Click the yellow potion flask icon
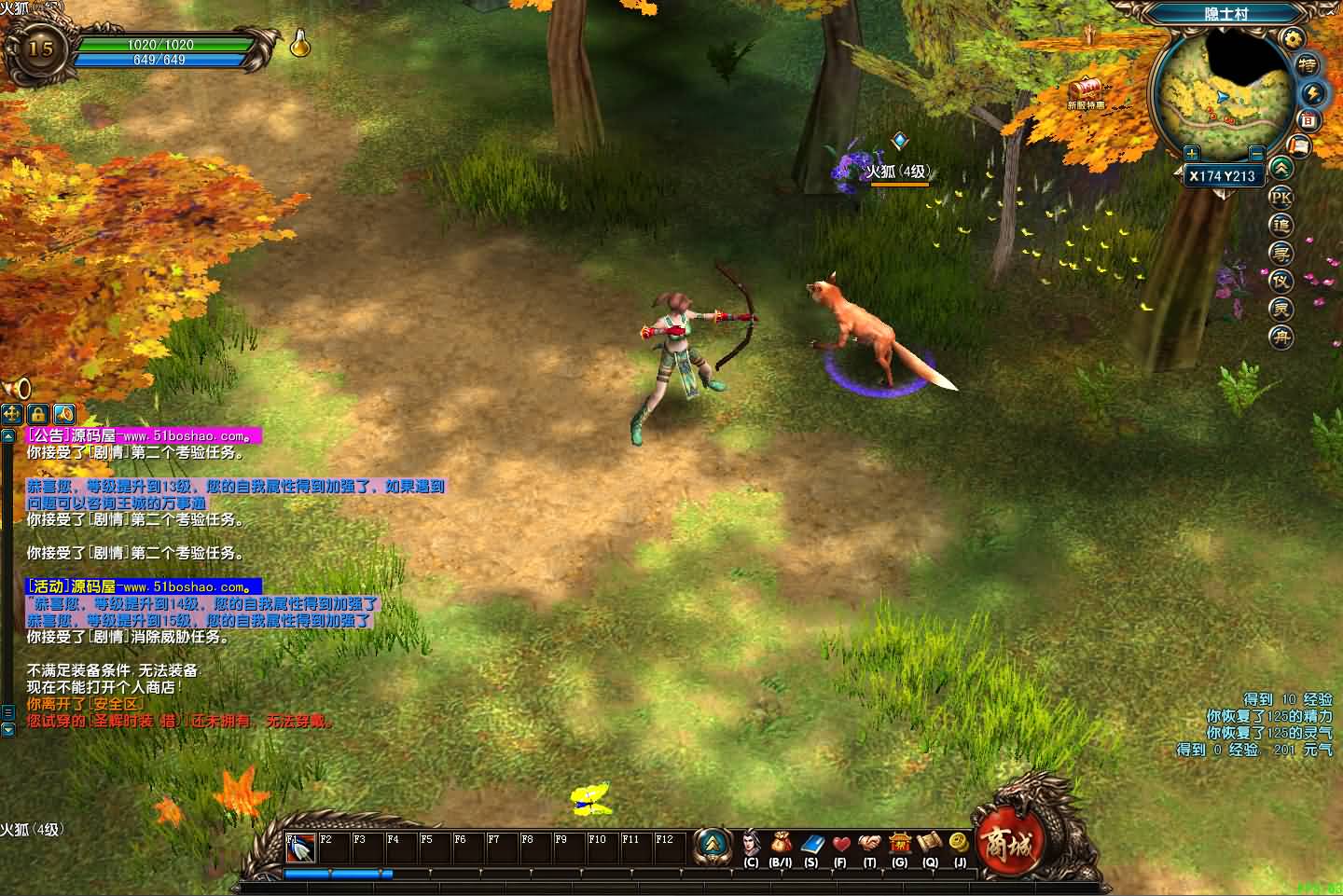 pos(299,43)
